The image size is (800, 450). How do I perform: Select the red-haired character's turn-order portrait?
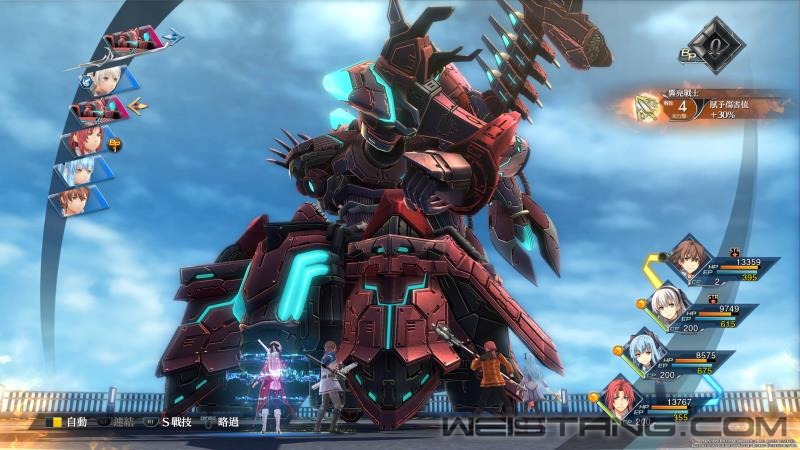coord(87,140)
